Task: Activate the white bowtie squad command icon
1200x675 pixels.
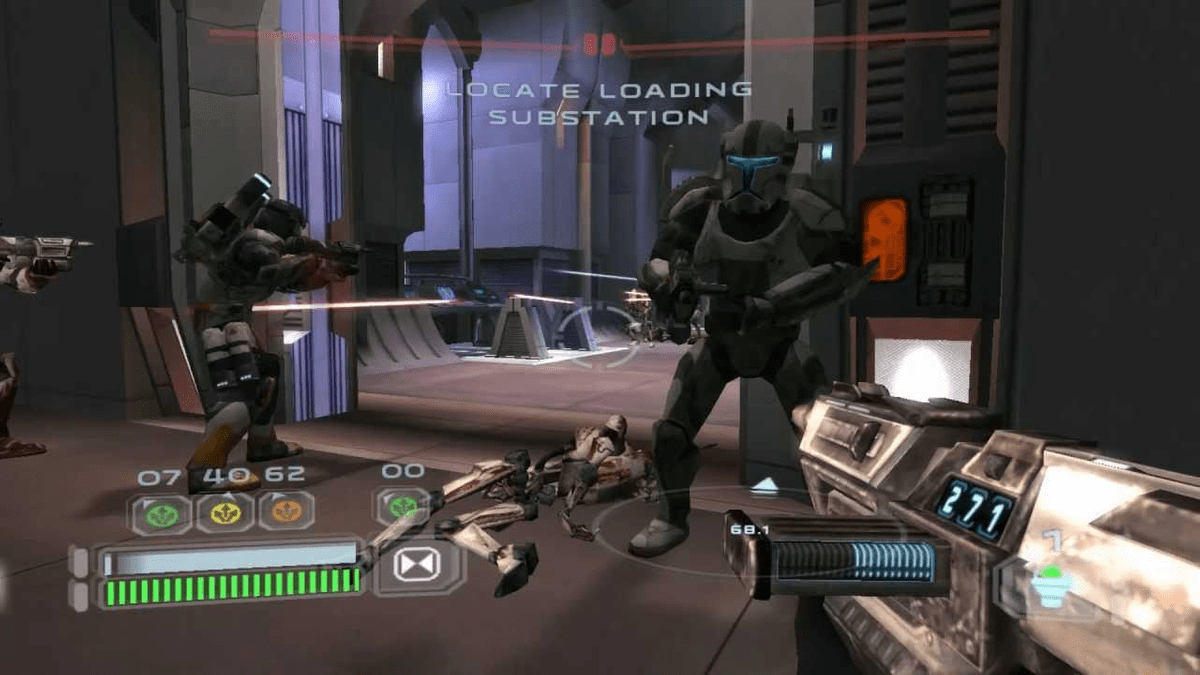Action: pyautogui.click(x=418, y=566)
